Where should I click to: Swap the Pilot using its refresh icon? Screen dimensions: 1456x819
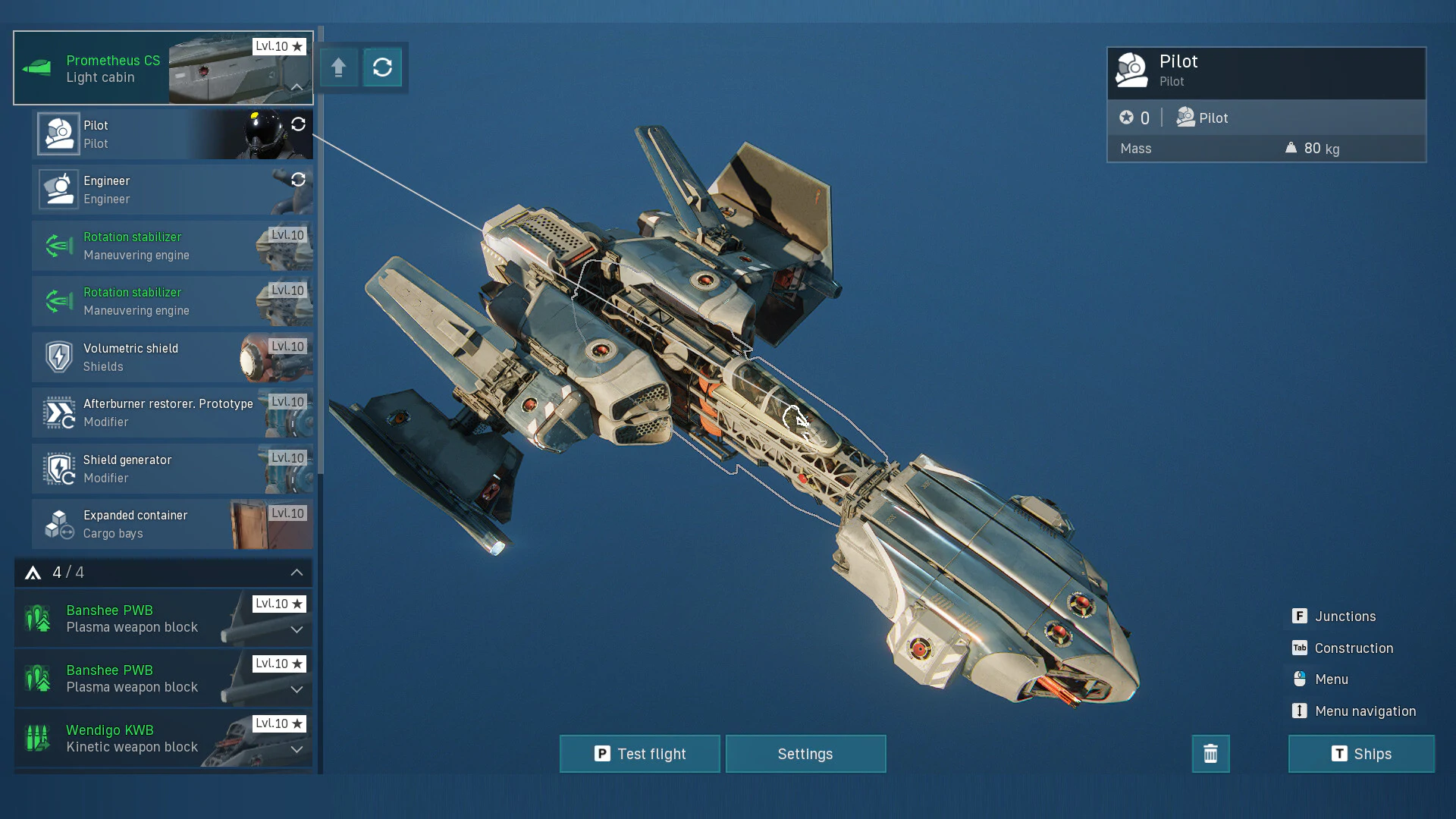[298, 124]
